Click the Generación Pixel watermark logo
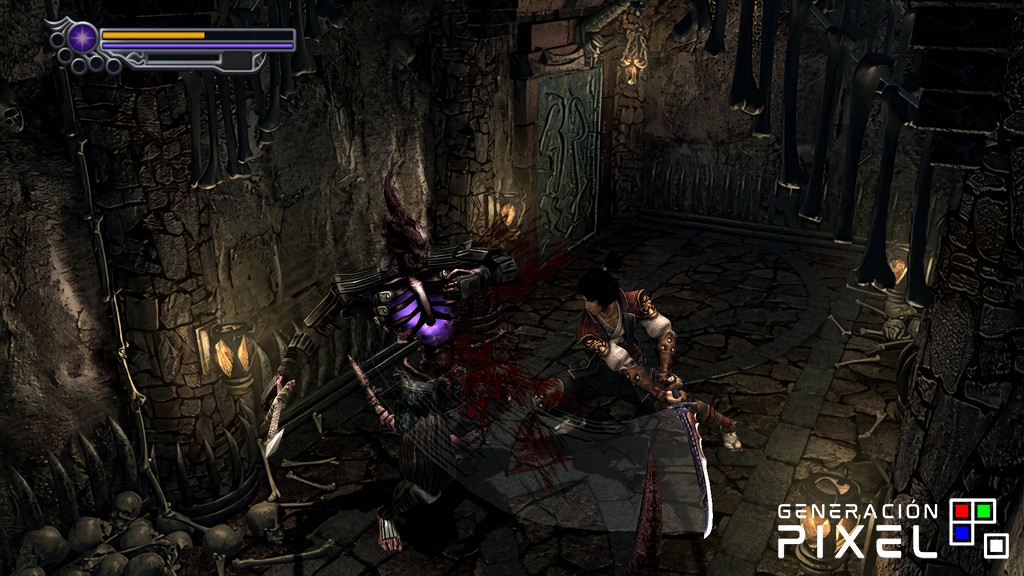 pos(892,529)
